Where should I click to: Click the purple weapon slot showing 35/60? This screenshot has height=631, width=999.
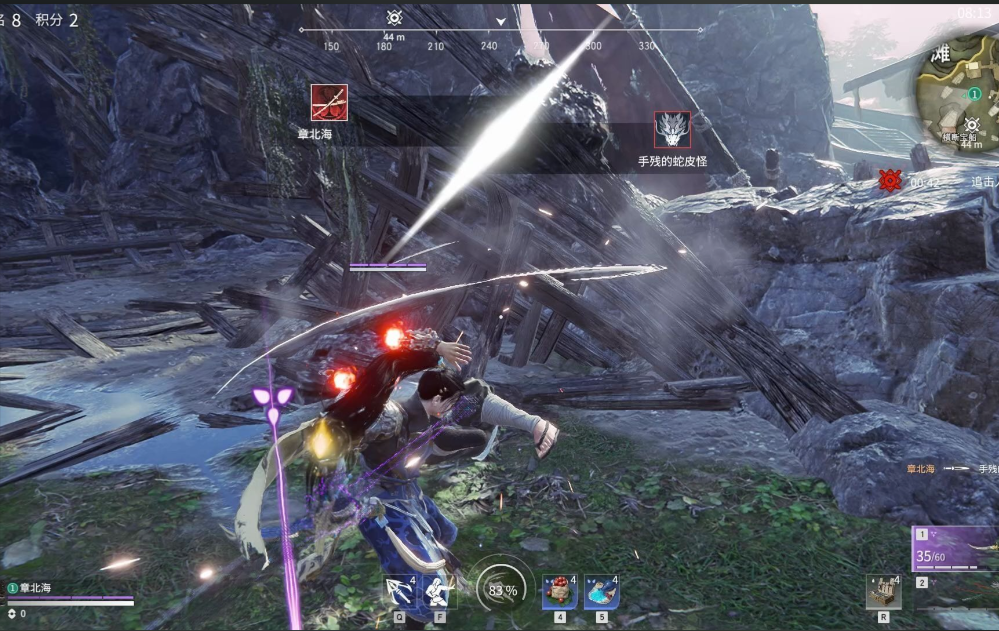pyautogui.click(x=955, y=548)
